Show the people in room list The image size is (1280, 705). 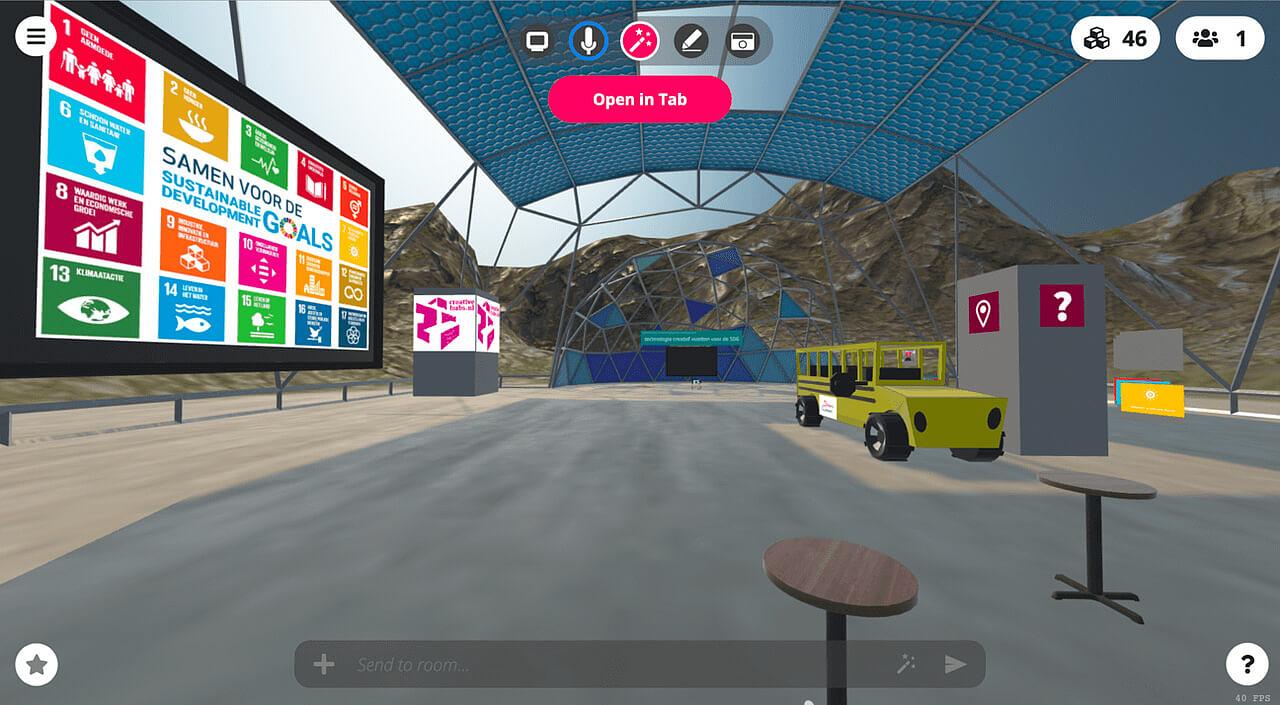tap(1219, 39)
